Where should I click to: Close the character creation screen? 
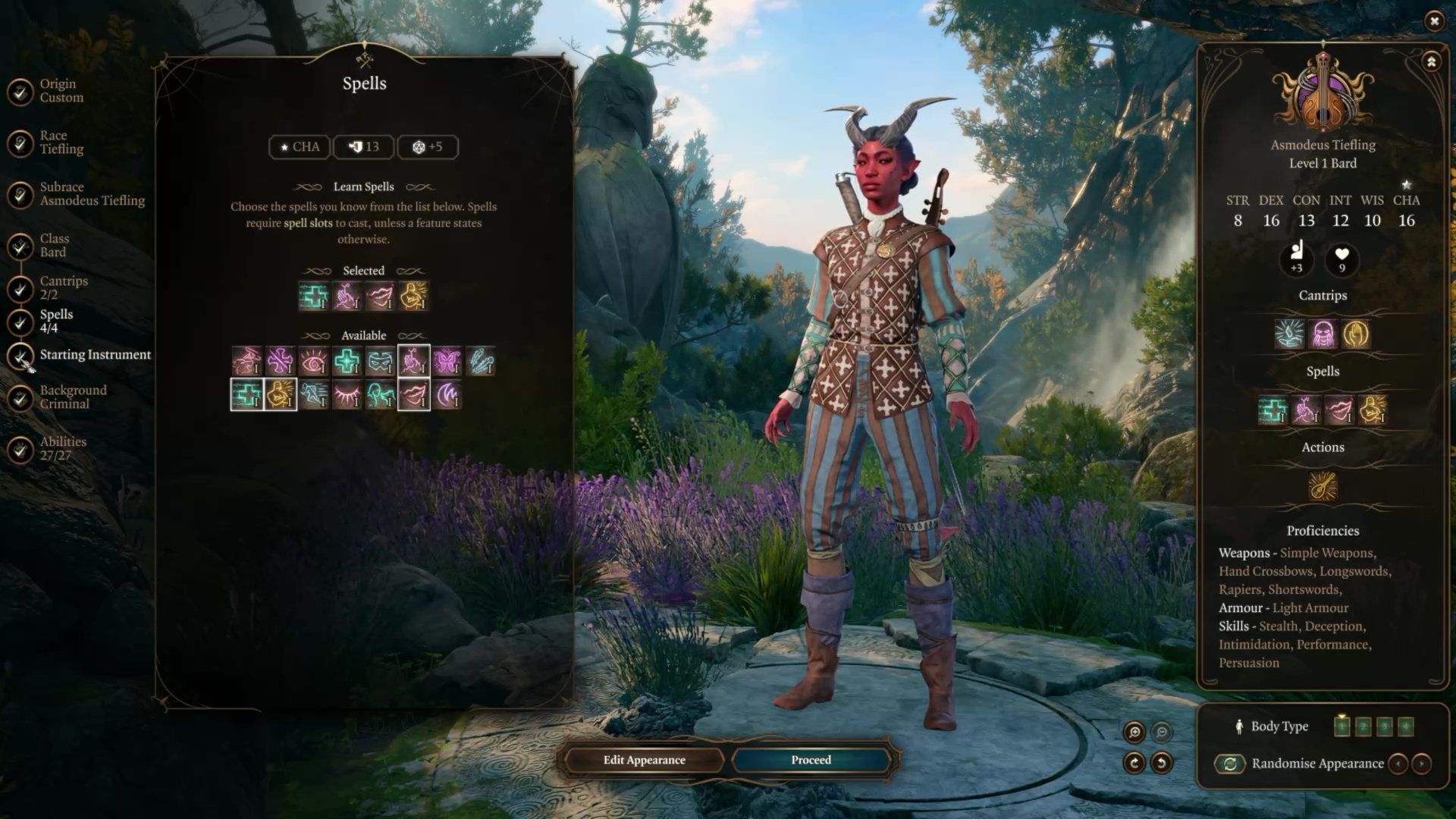pyautogui.click(x=1433, y=21)
